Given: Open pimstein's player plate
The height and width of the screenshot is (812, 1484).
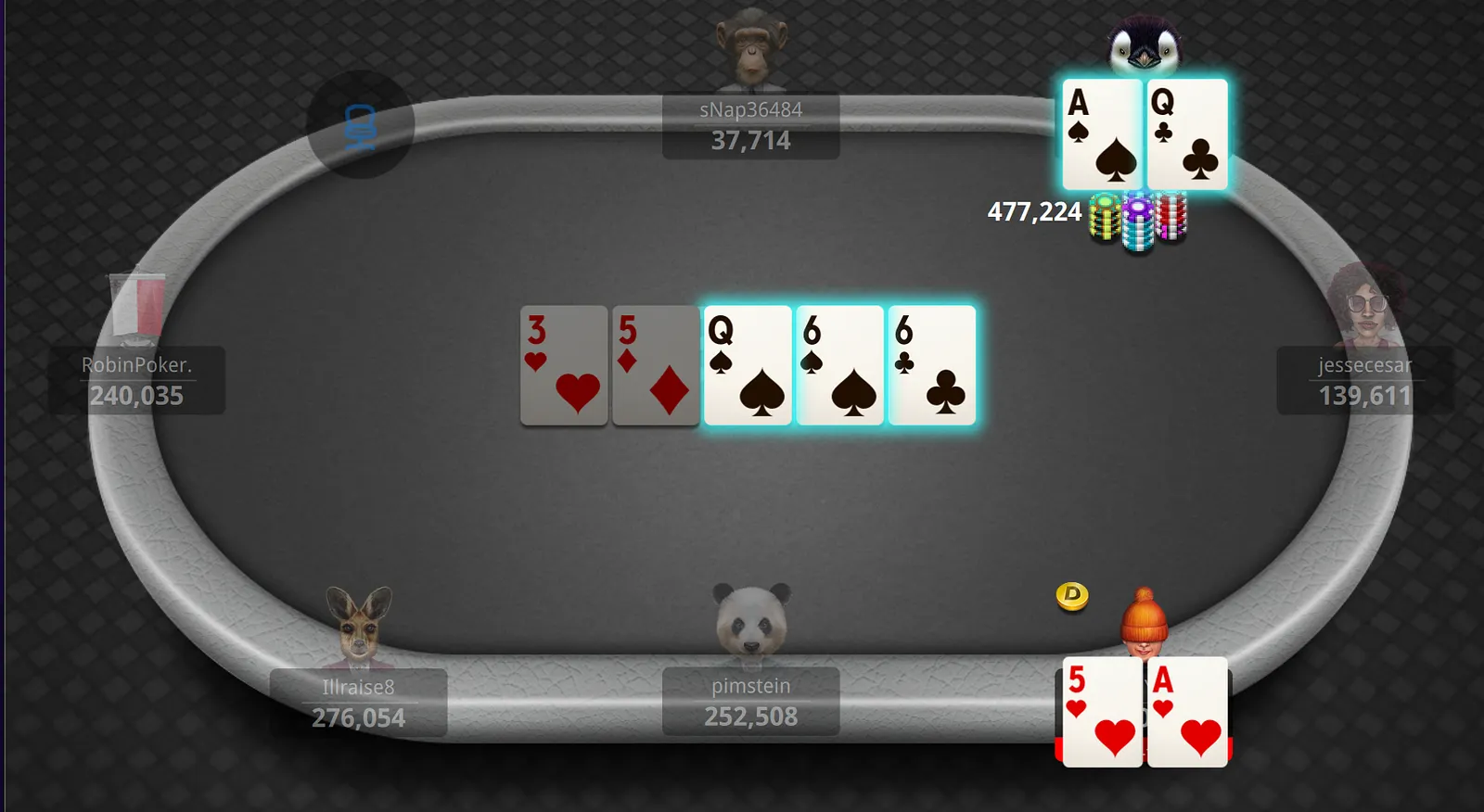Looking at the screenshot, I should point(750,702).
